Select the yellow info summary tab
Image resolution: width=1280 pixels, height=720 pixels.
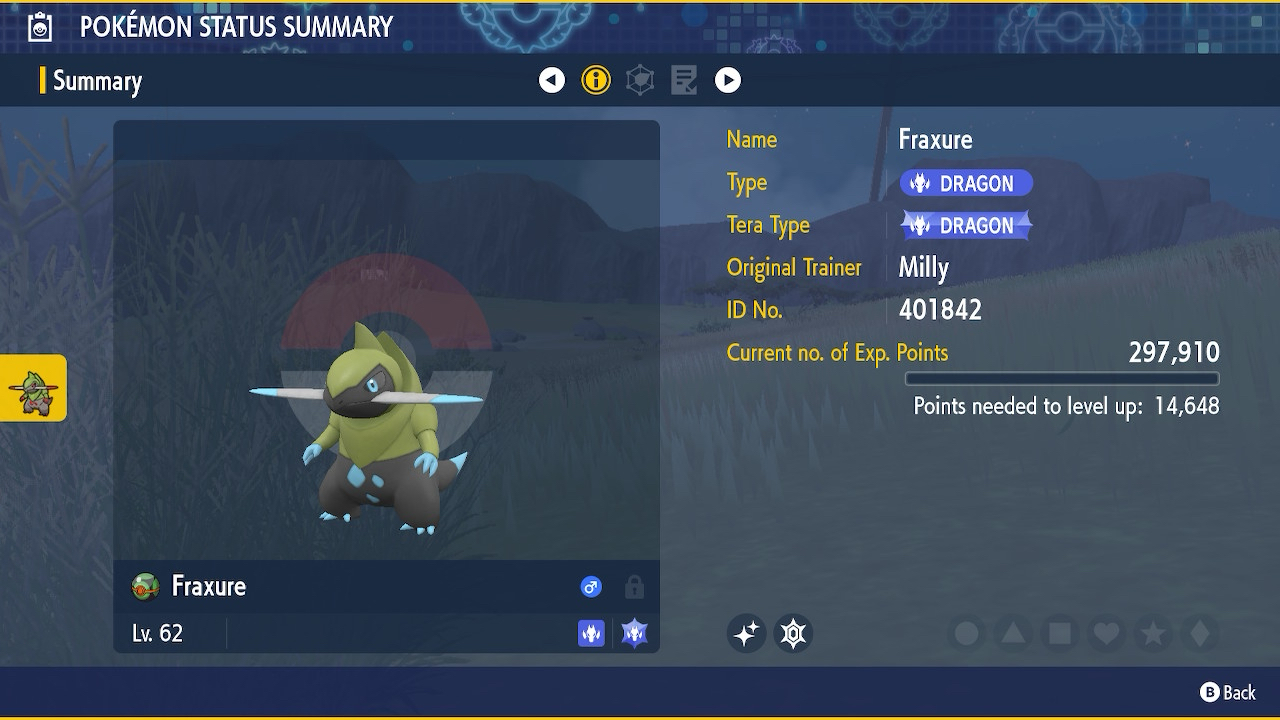click(x=596, y=80)
